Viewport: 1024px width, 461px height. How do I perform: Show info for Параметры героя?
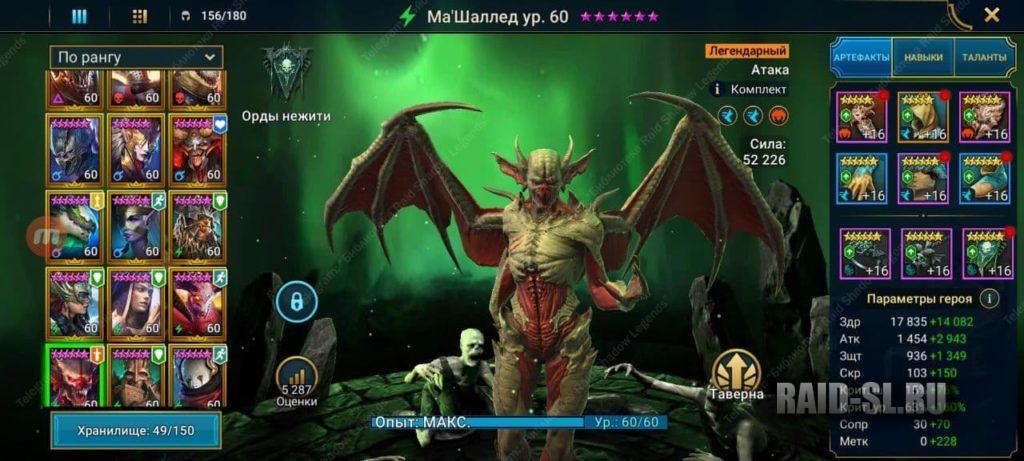[x=989, y=298]
